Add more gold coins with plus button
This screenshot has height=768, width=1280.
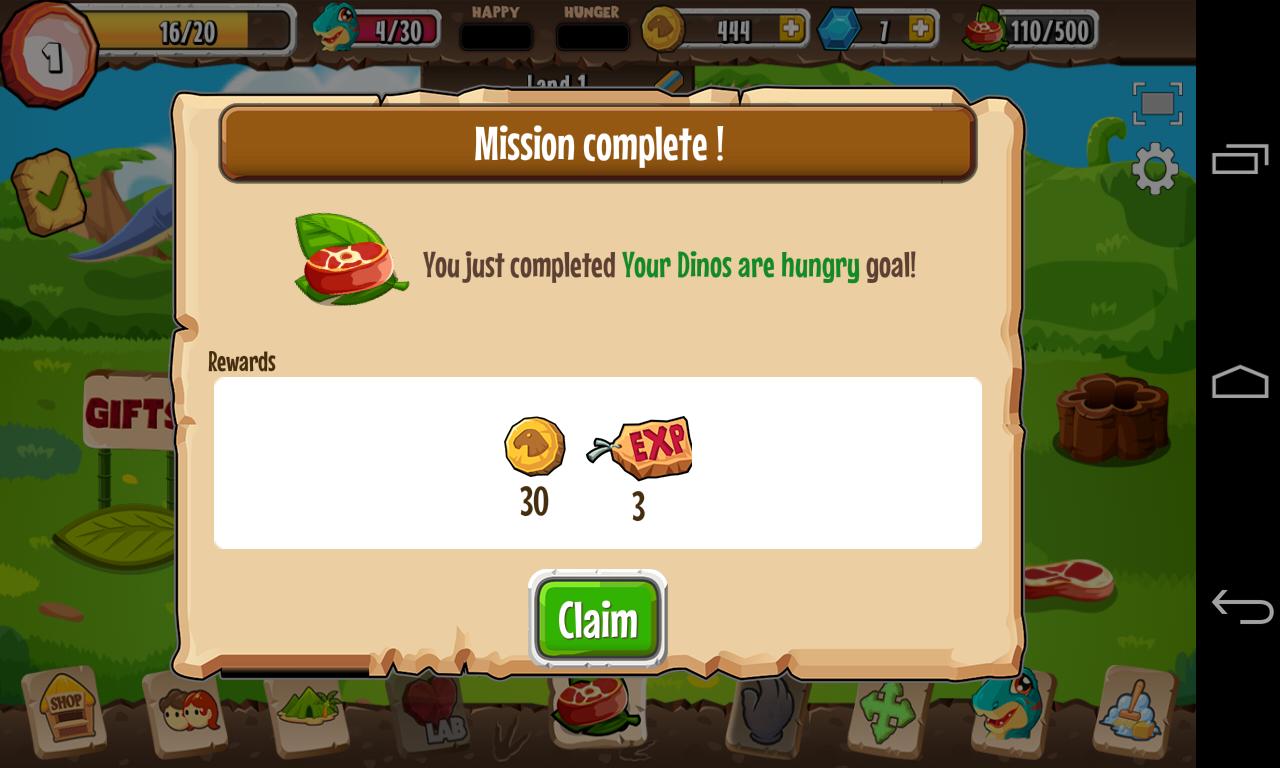click(x=791, y=29)
